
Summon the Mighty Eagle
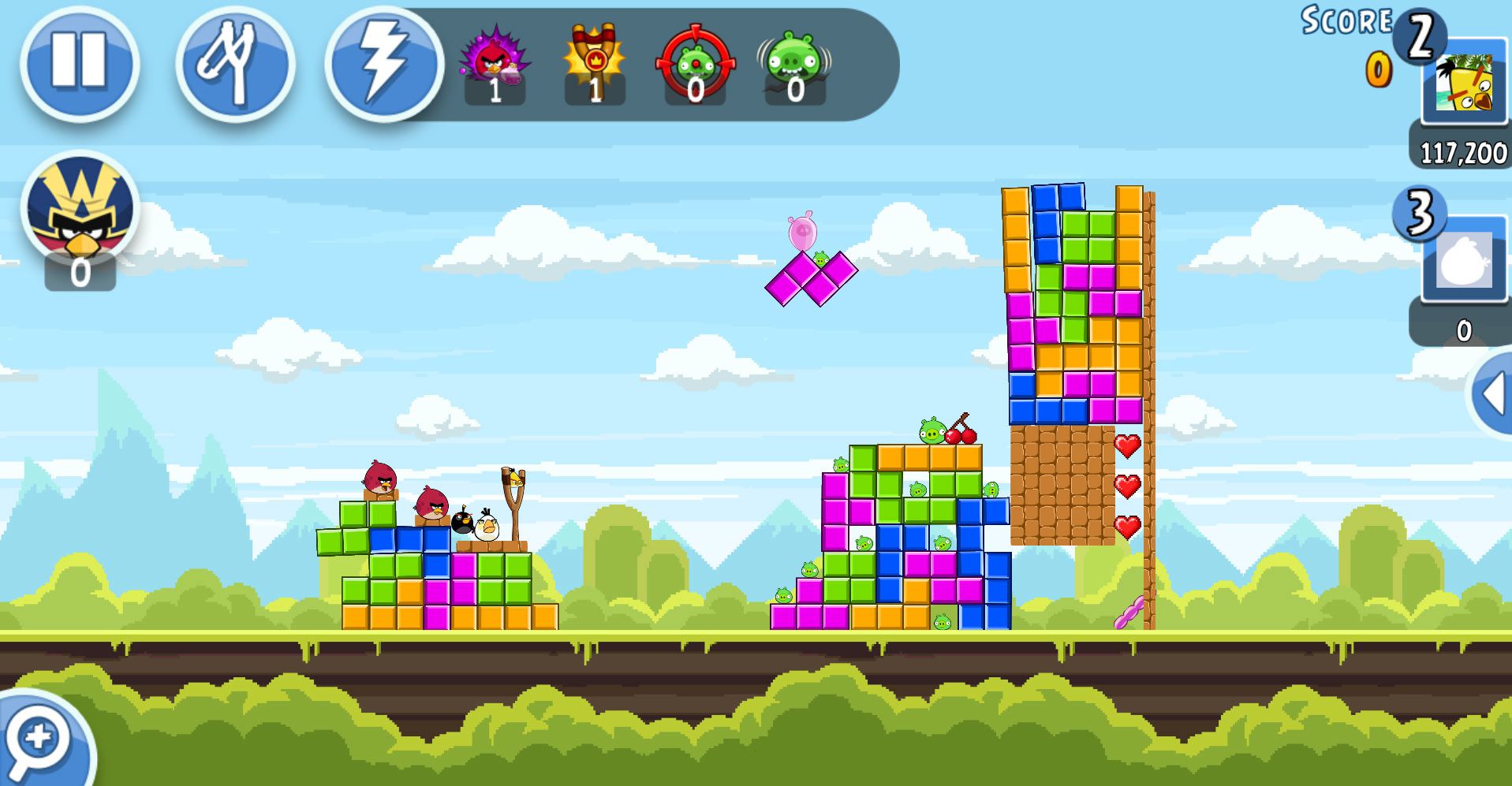coord(80,209)
